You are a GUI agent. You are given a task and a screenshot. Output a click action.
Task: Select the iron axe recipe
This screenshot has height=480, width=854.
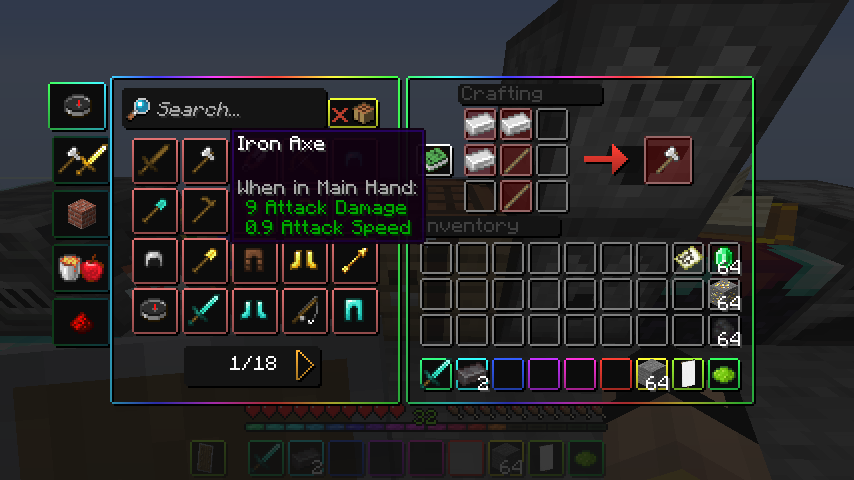click(x=206, y=161)
